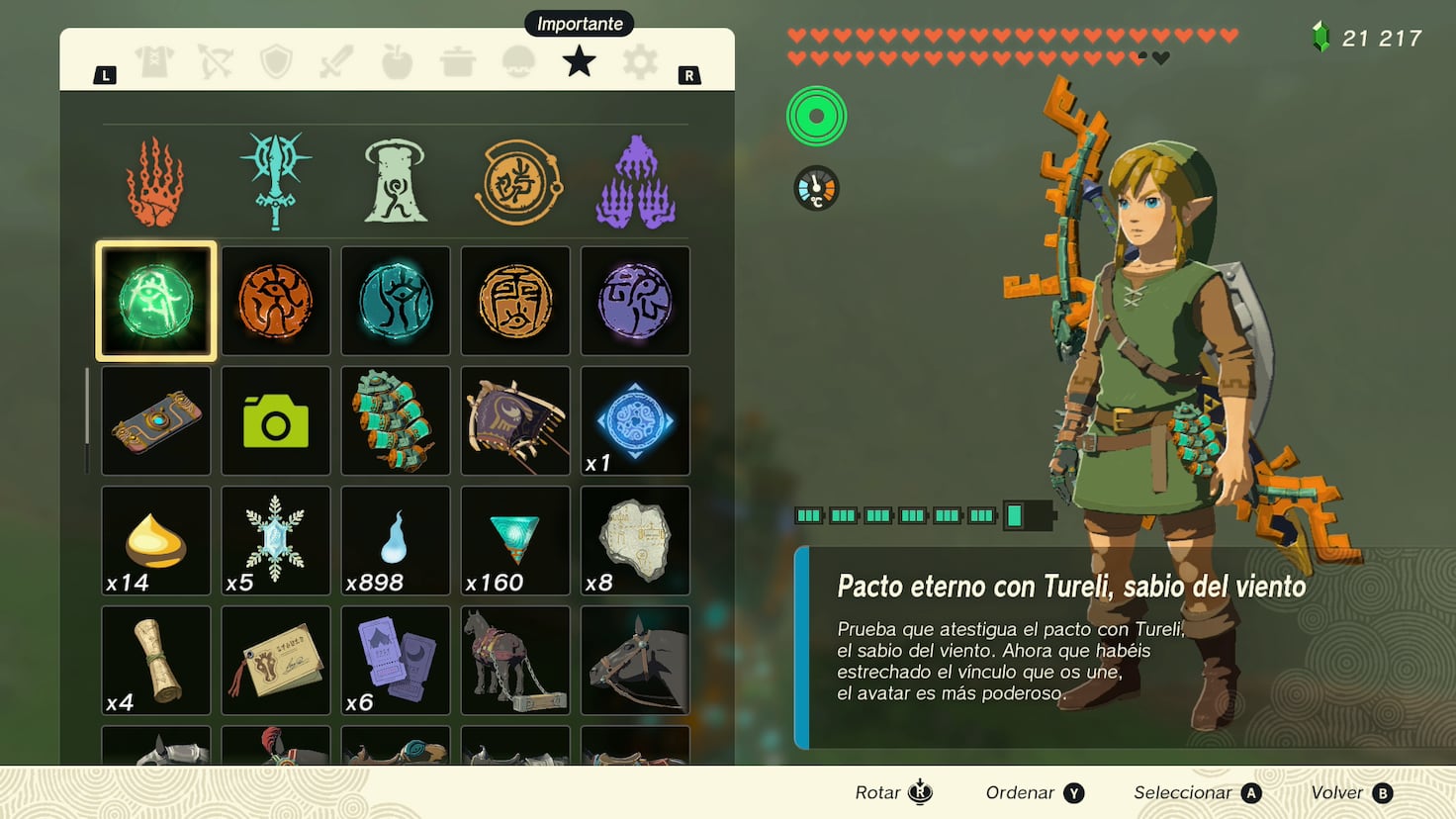Select the Purah Pad item
Image resolution: width=1456 pixels, height=819 pixels.
coord(155,420)
